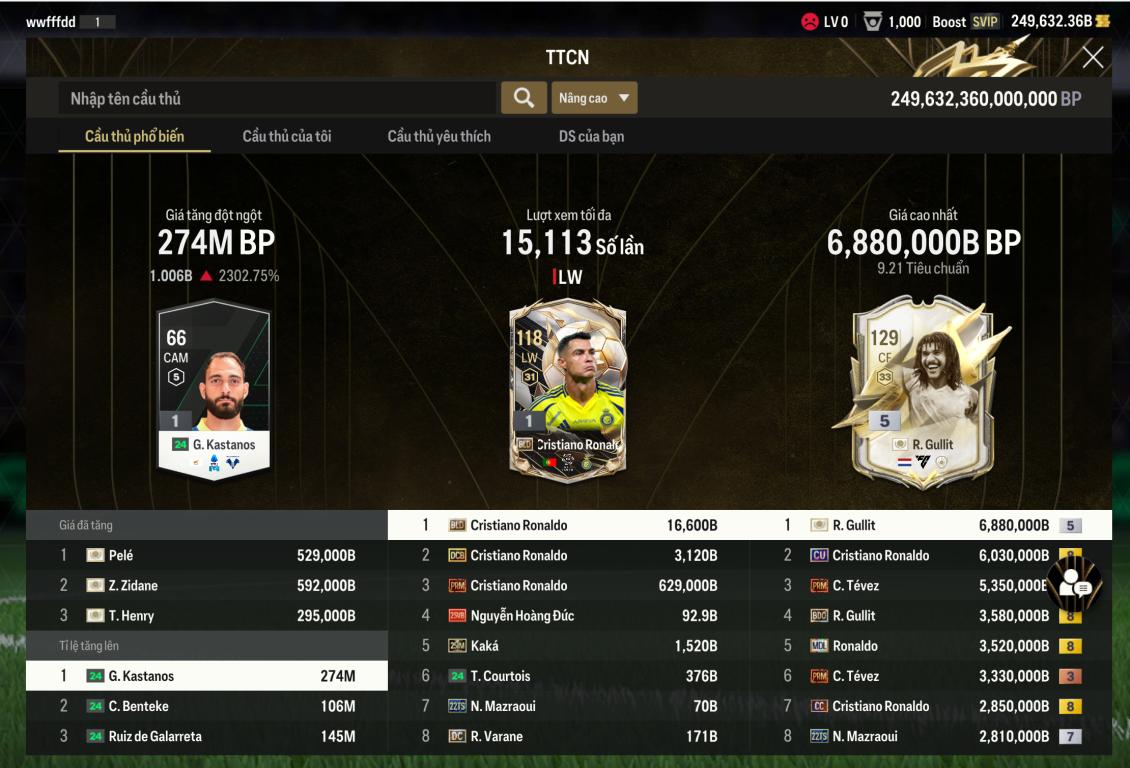Close the TTCN window
This screenshot has height=768, width=1130.
[x=1093, y=58]
